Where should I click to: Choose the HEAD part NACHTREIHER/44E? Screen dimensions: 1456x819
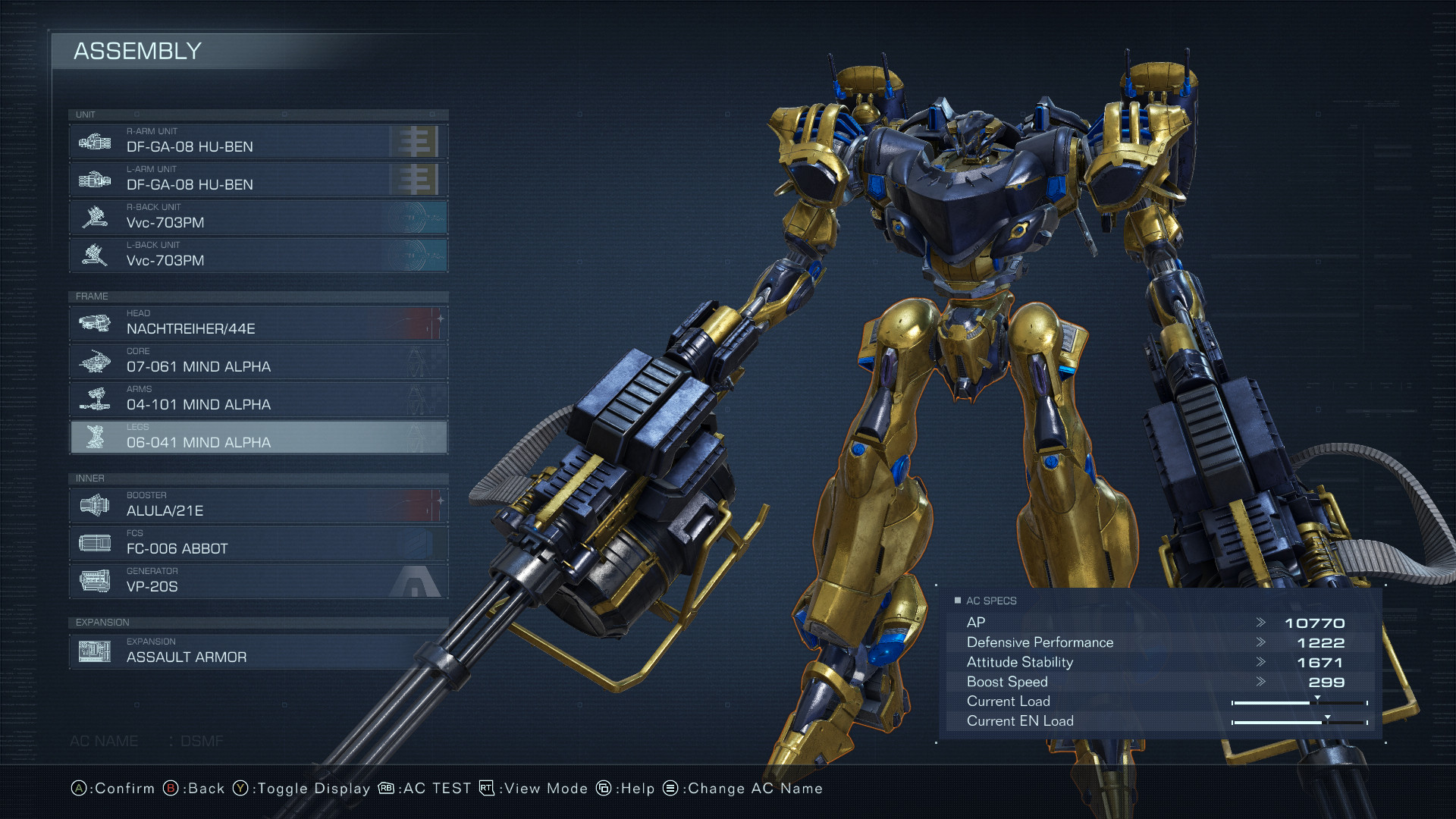pyautogui.click(x=258, y=324)
